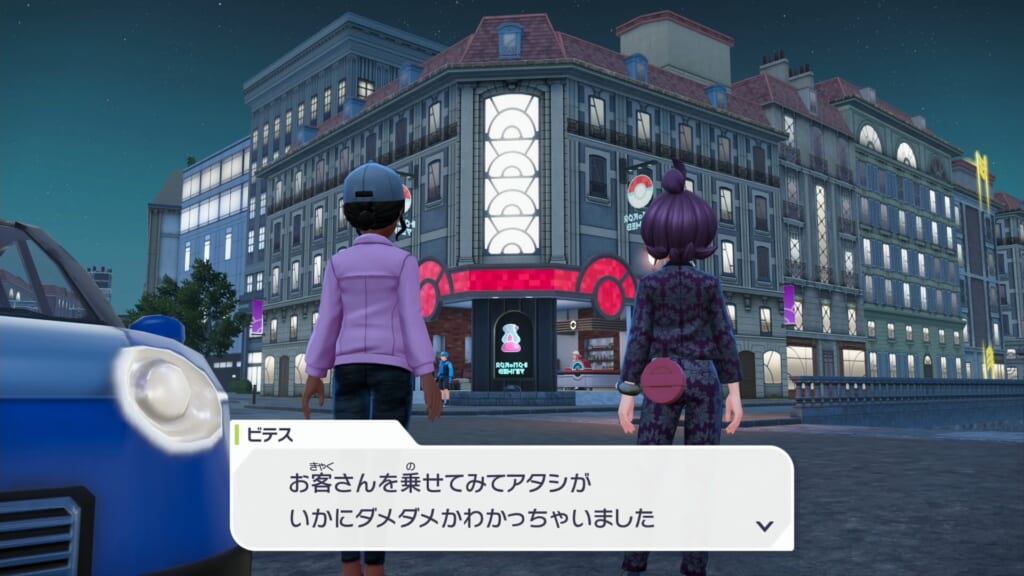Advance dialogue with the down arrow indicator
The image size is (1024, 576).
(764, 525)
